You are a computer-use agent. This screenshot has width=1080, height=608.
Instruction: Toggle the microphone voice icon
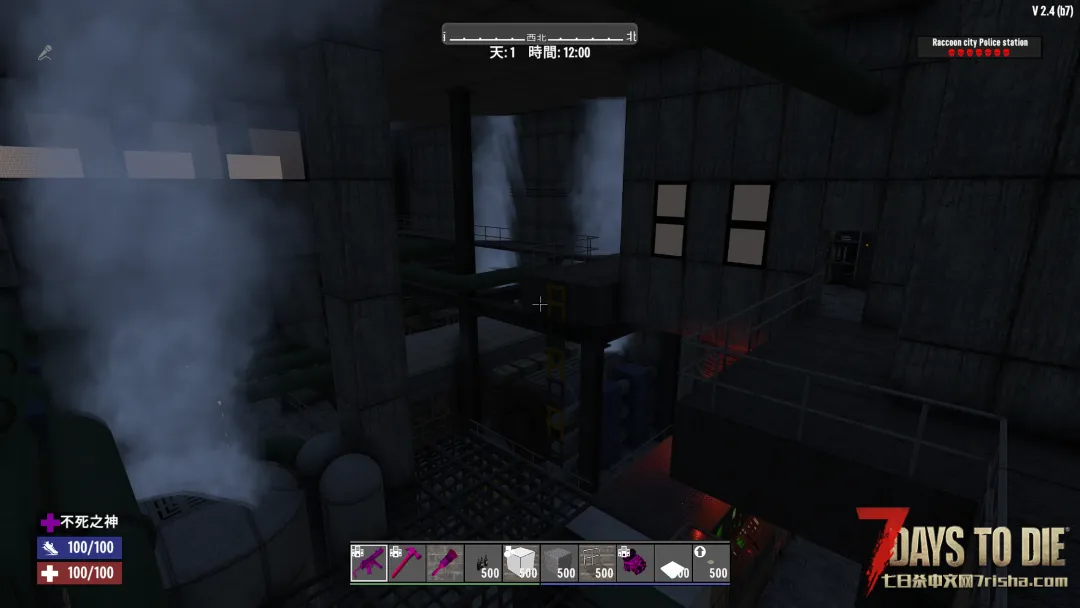click(45, 52)
